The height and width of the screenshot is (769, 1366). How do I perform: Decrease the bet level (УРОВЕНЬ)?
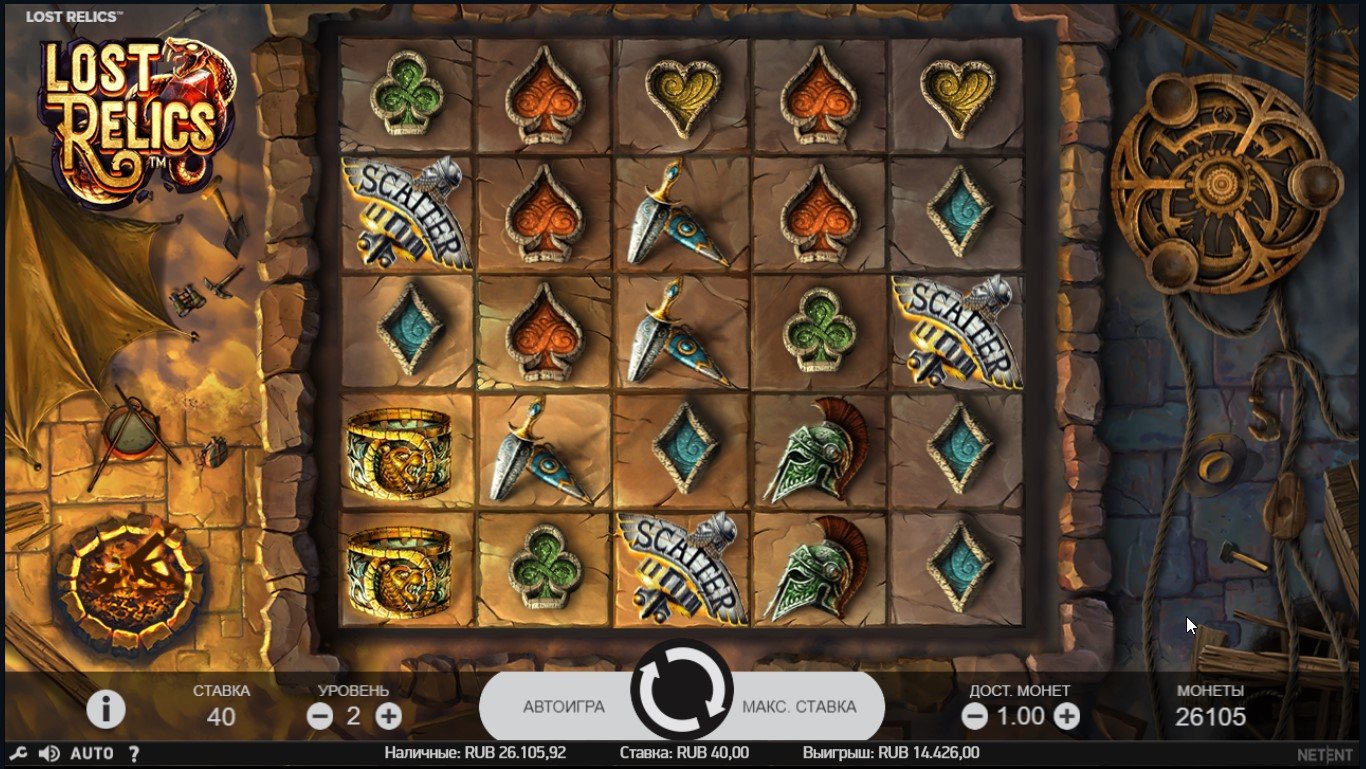click(320, 716)
